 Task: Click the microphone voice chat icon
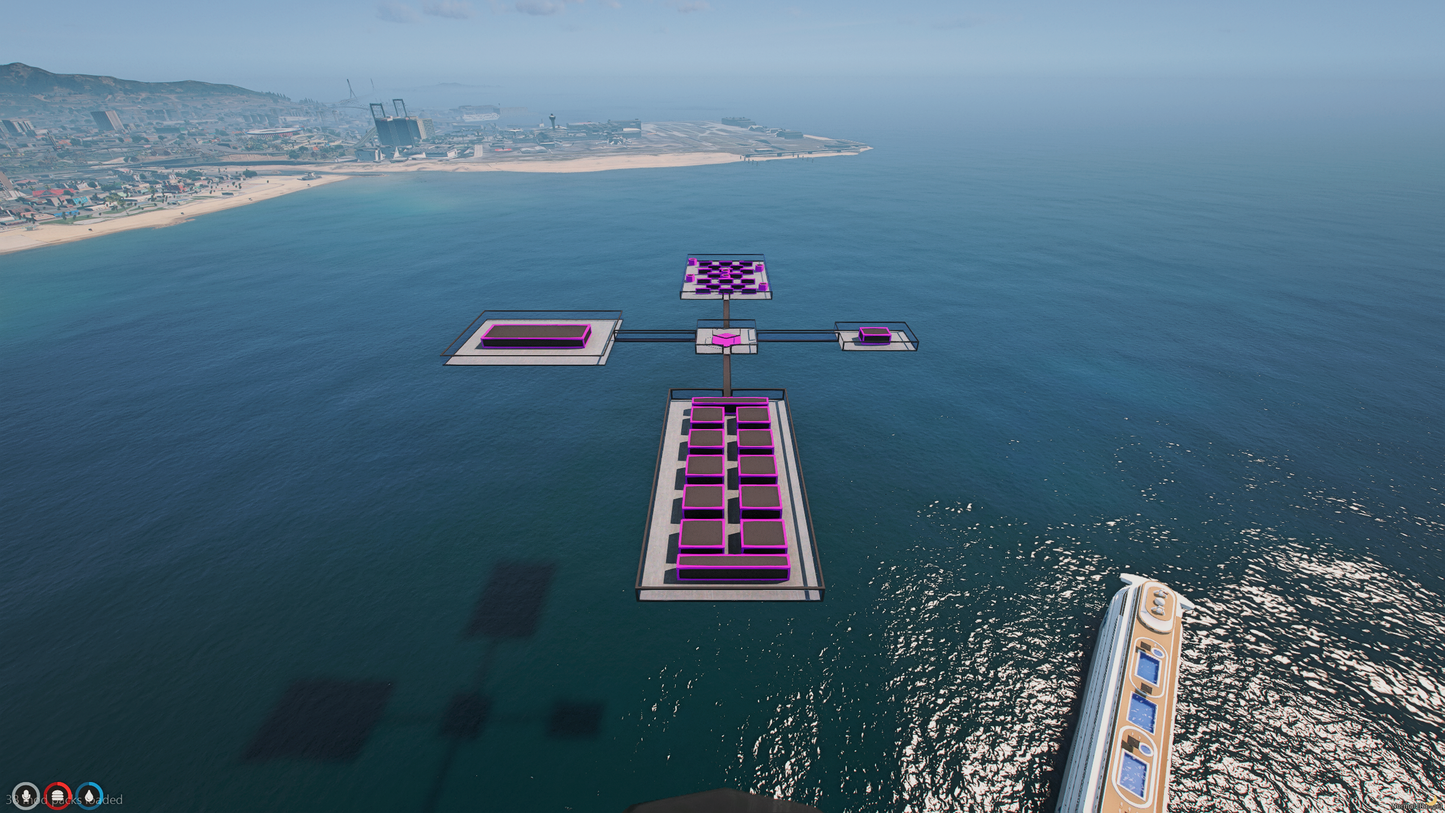(x=26, y=795)
